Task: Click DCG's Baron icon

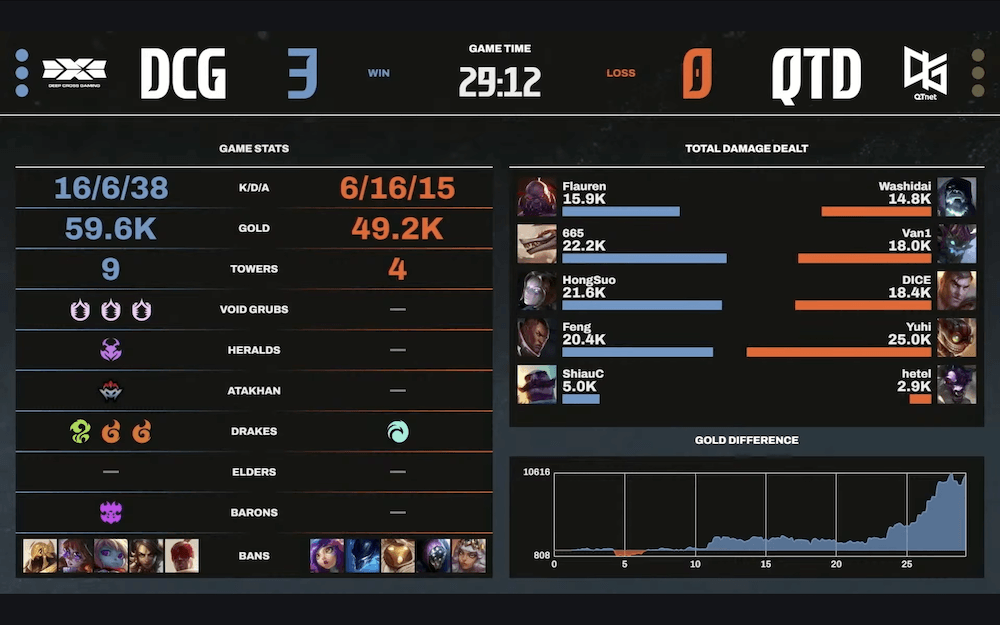Action: [x=110, y=513]
